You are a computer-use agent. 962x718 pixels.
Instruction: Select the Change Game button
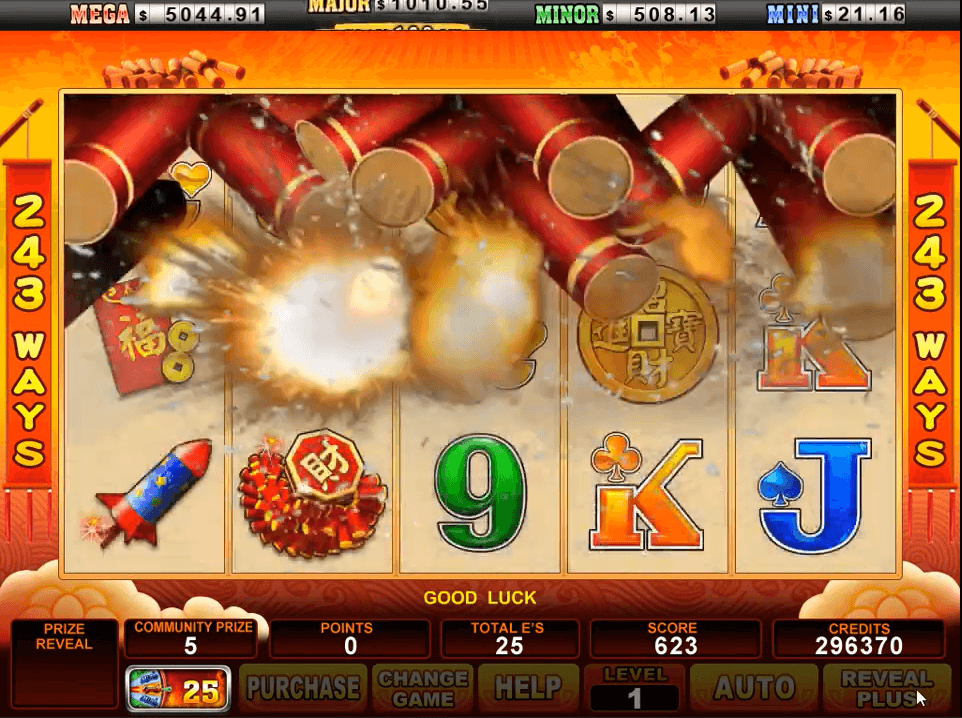coord(424,688)
